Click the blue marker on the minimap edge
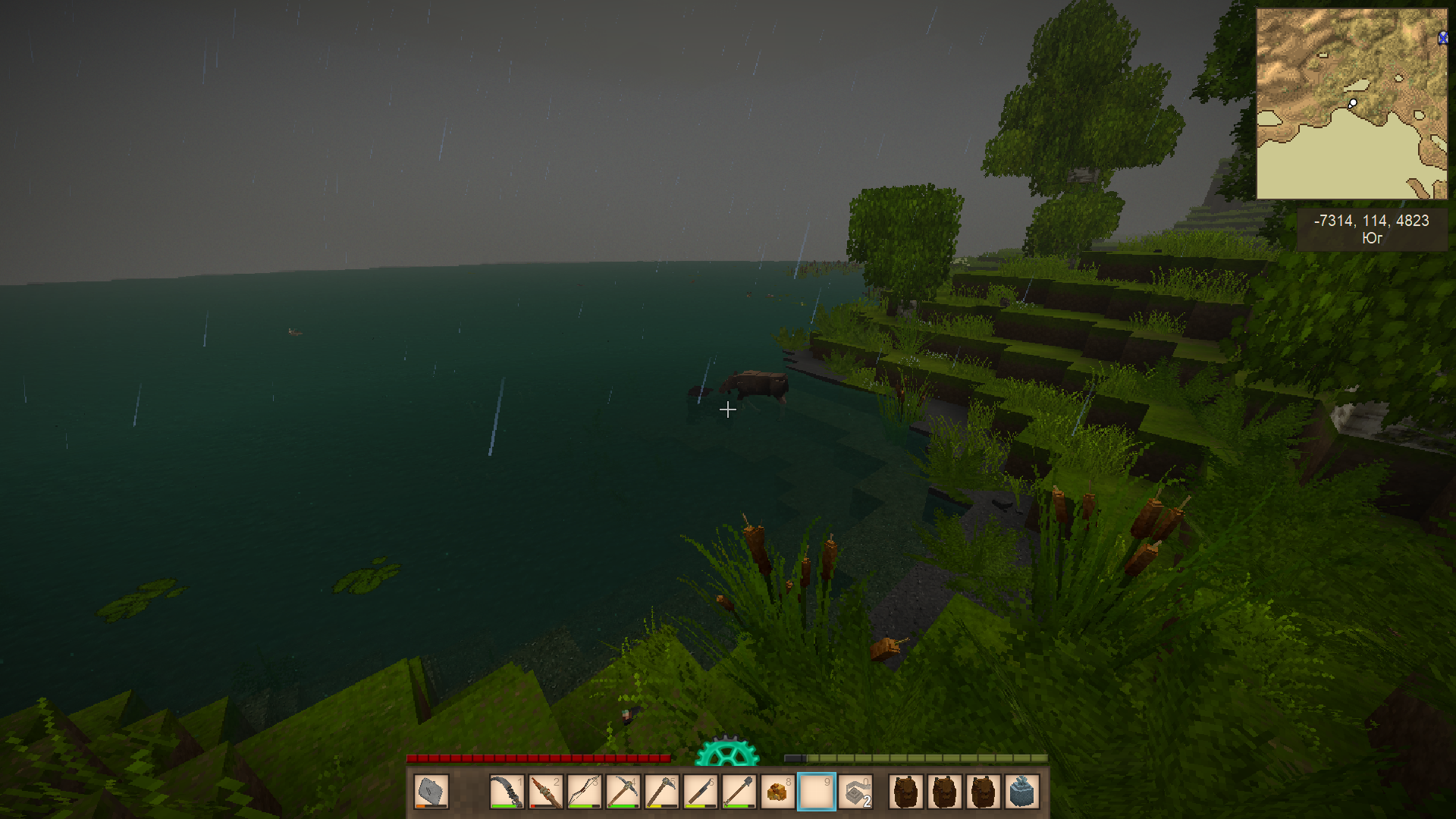 tap(1442, 38)
